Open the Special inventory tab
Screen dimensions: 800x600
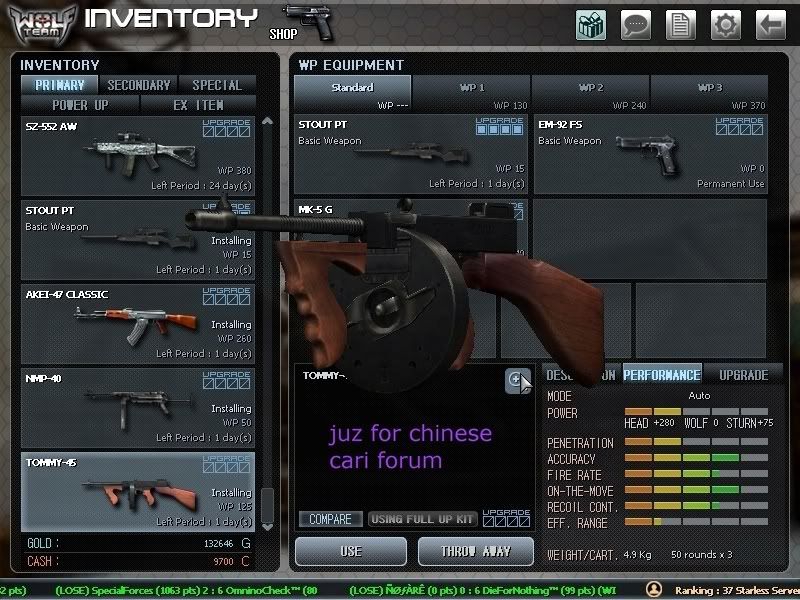click(x=216, y=85)
